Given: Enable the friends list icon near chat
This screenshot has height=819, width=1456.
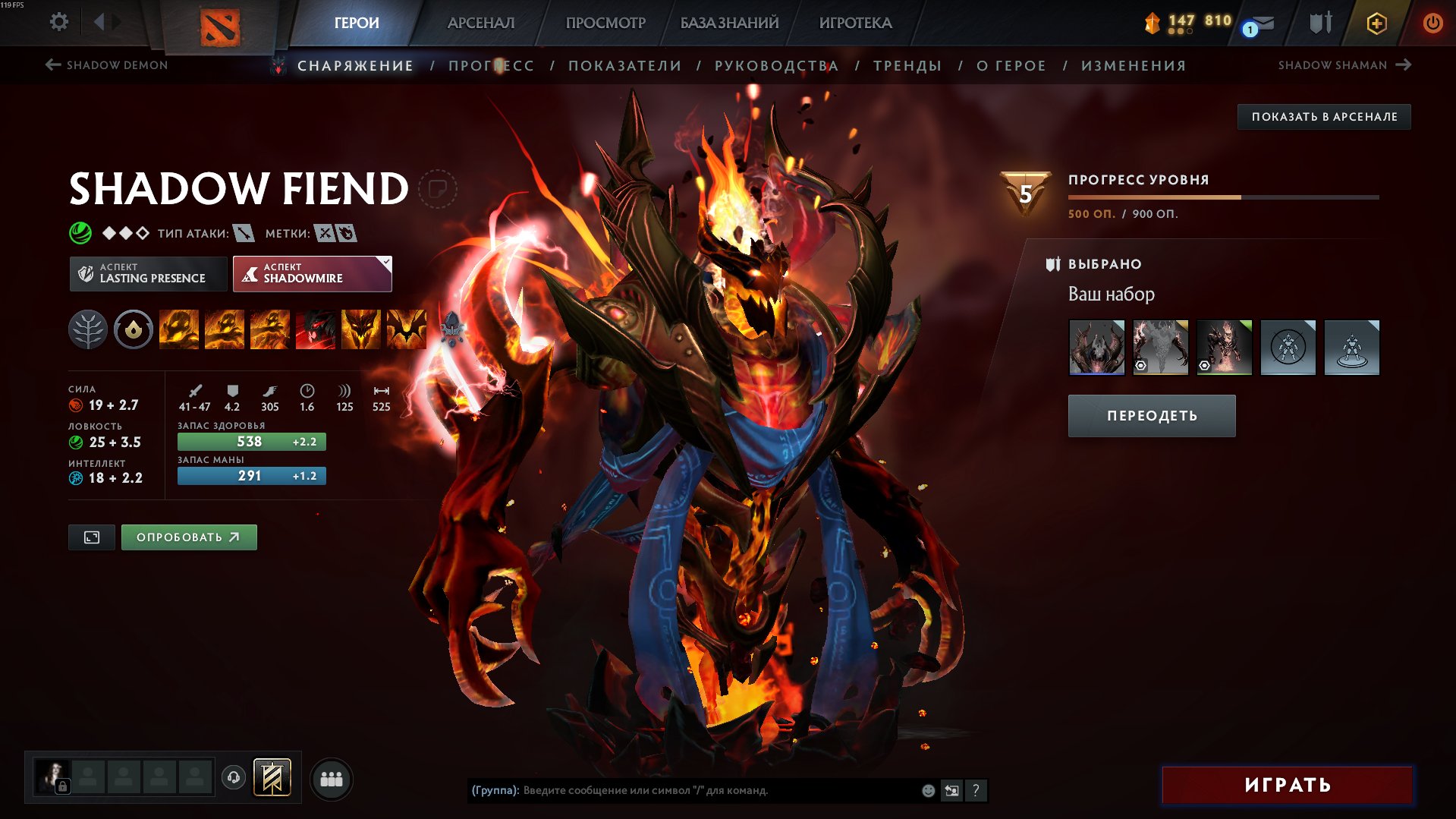Looking at the screenshot, I should [x=332, y=778].
